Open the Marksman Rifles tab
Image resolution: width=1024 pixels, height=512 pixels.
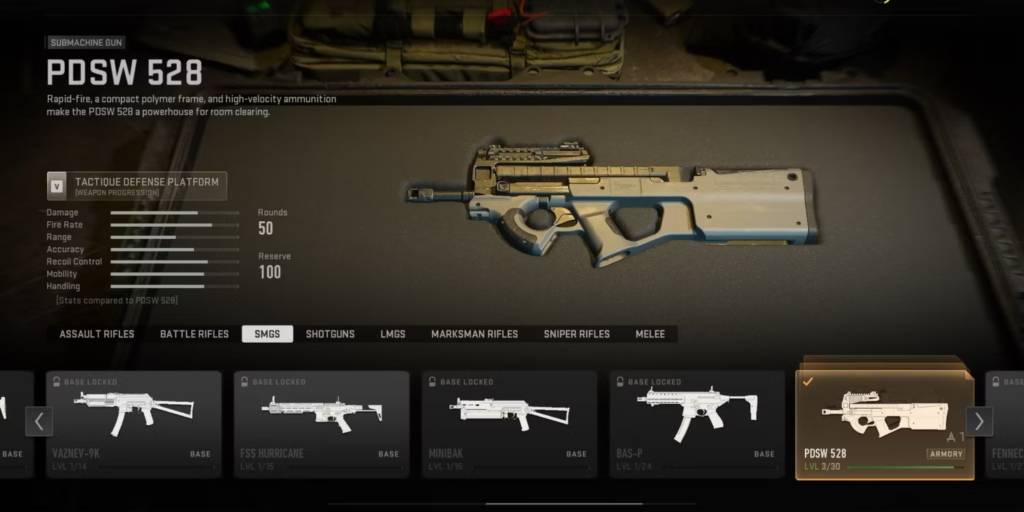[x=475, y=334]
